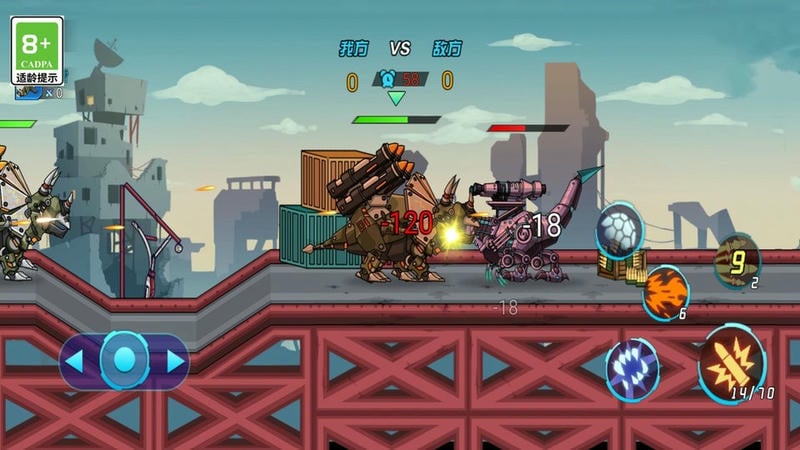
Task: Tap the claw skill on cooldown
Action: click(x=738, y=261)
